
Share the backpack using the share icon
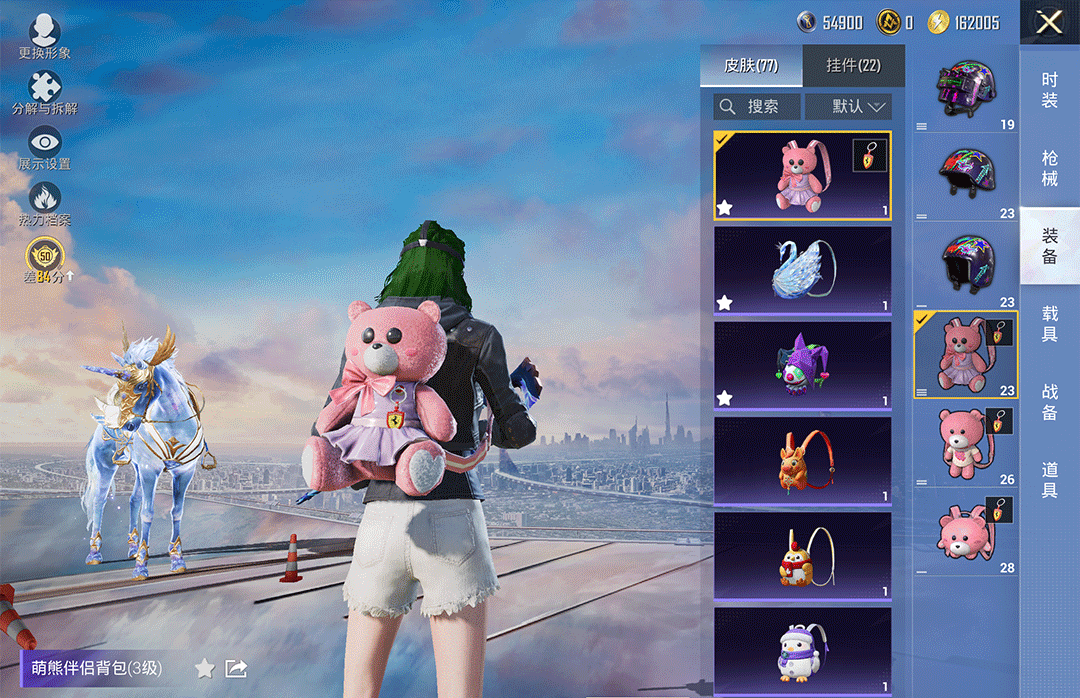point(236,668)
